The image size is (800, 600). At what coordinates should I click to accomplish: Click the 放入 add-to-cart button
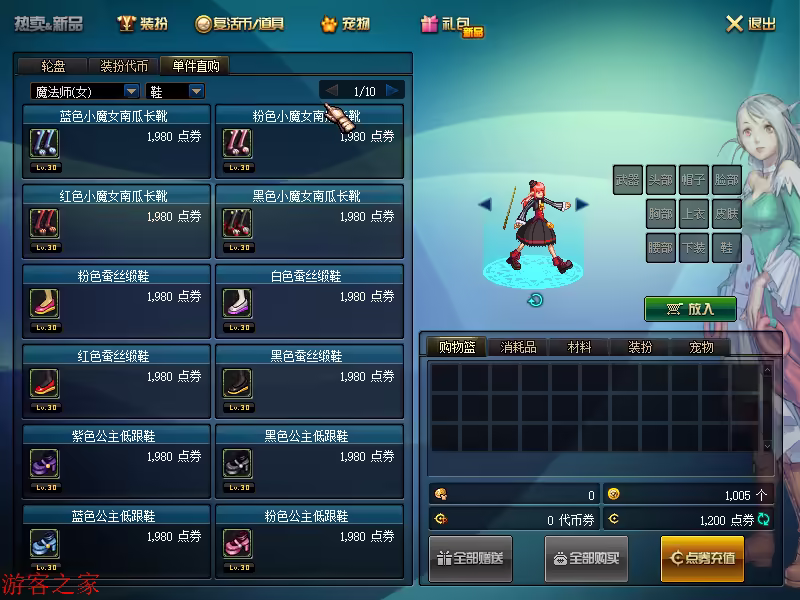pos(690,309)
